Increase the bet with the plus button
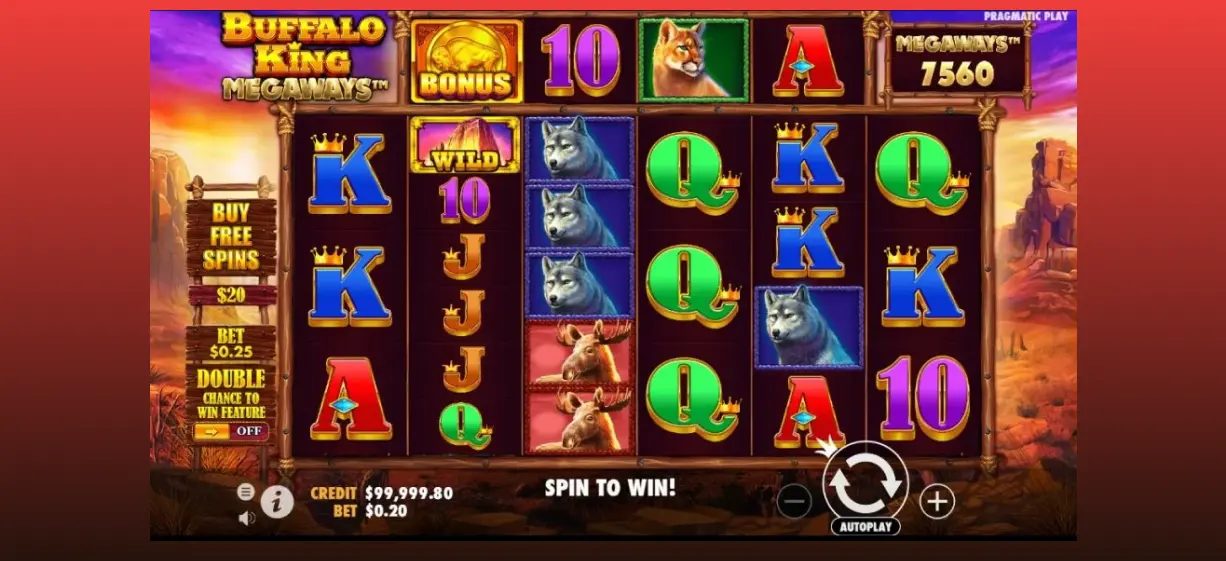 pos(937,501)
